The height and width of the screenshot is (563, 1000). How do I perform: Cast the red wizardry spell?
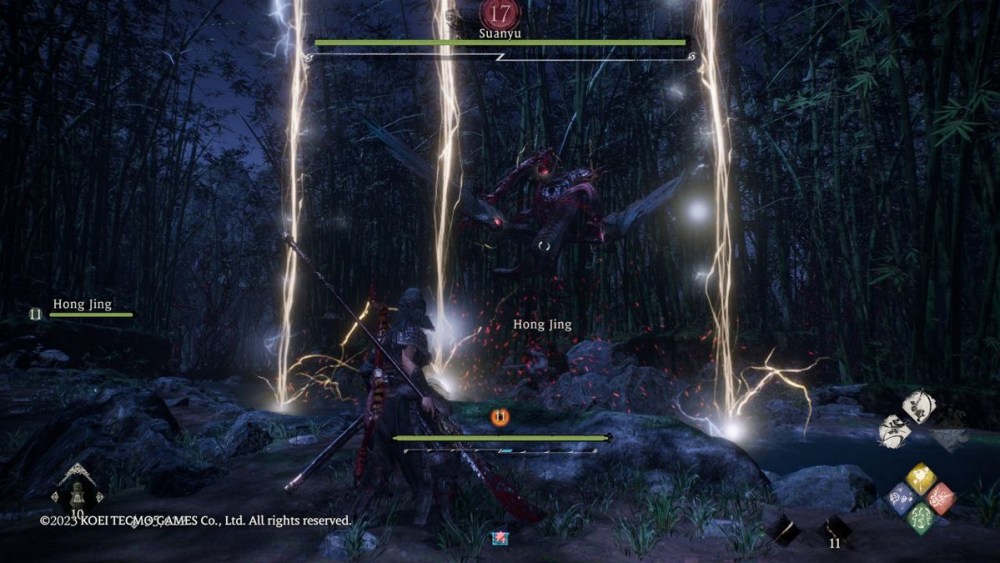pyautogui.click(x=940, y=497)
